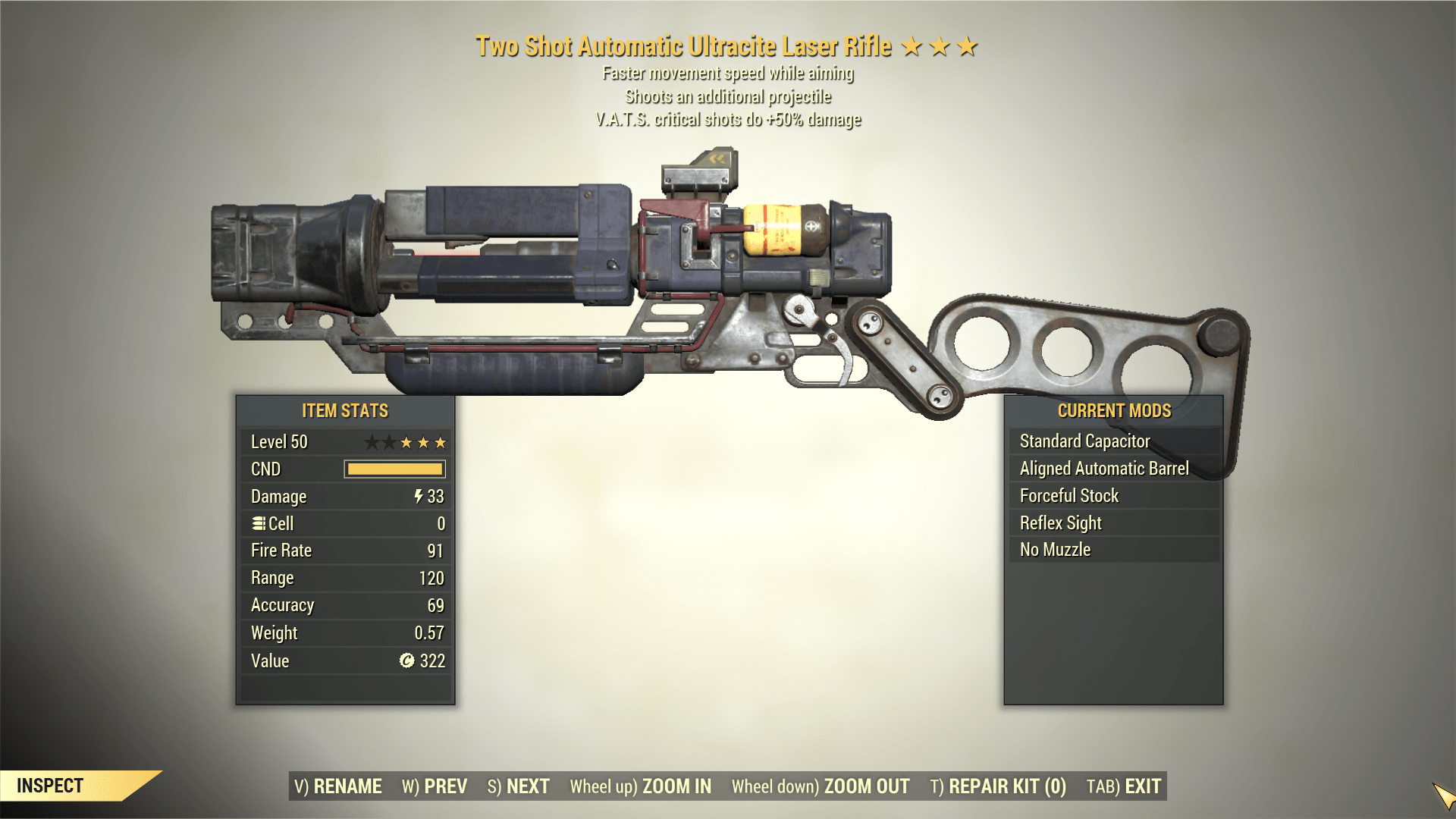This screenshot has height=819, width=1456.
Task: Click a dark unfilled star beside Level 50
Action: coord(373,442)
